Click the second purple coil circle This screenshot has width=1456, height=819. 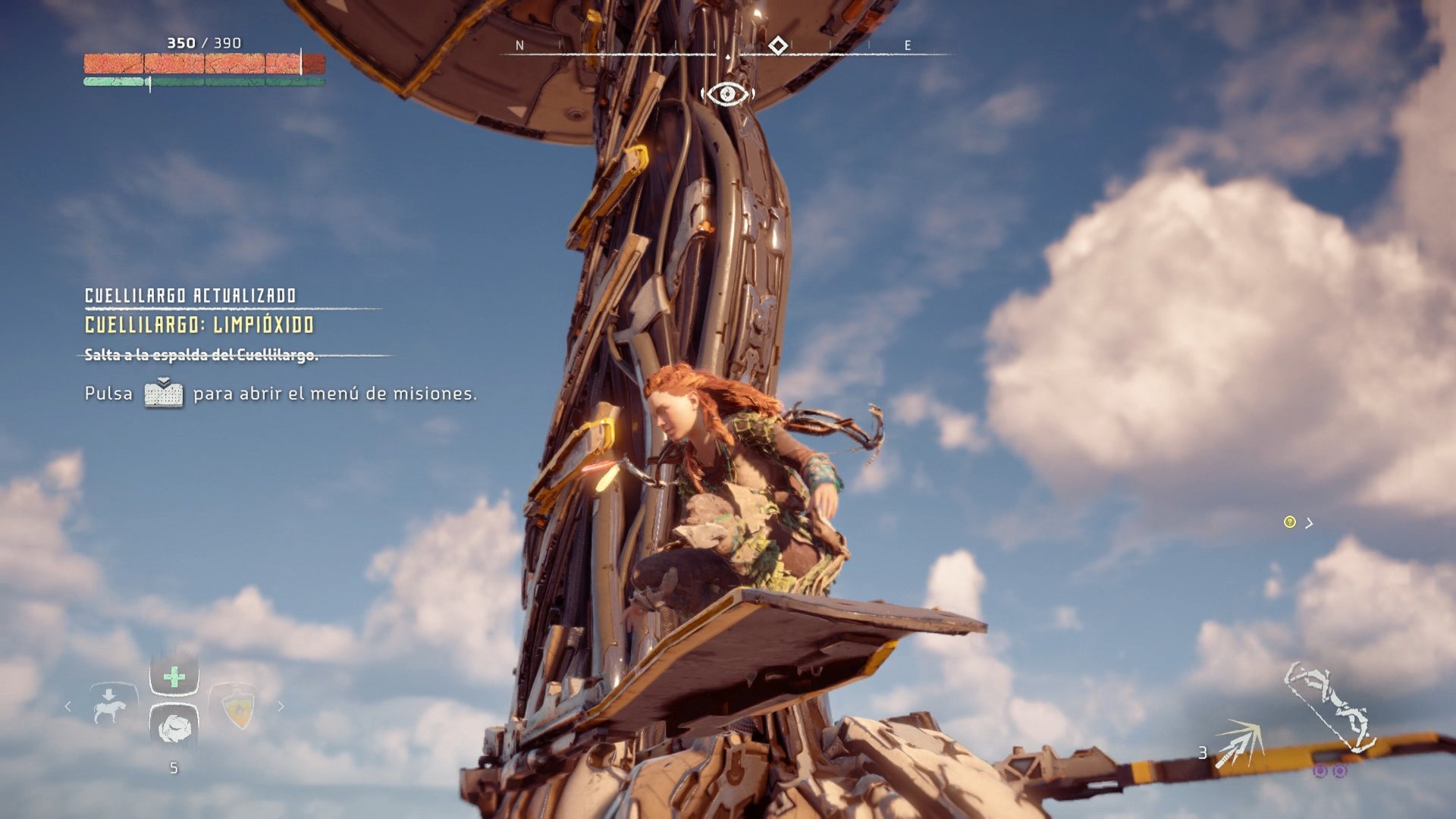tap(1340, 771)
